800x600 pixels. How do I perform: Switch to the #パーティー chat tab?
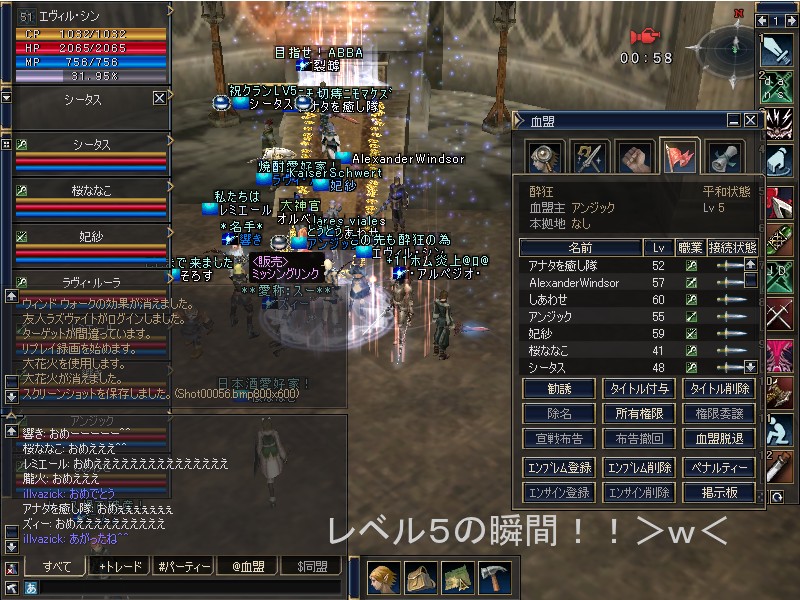click(x=184, y=567)
